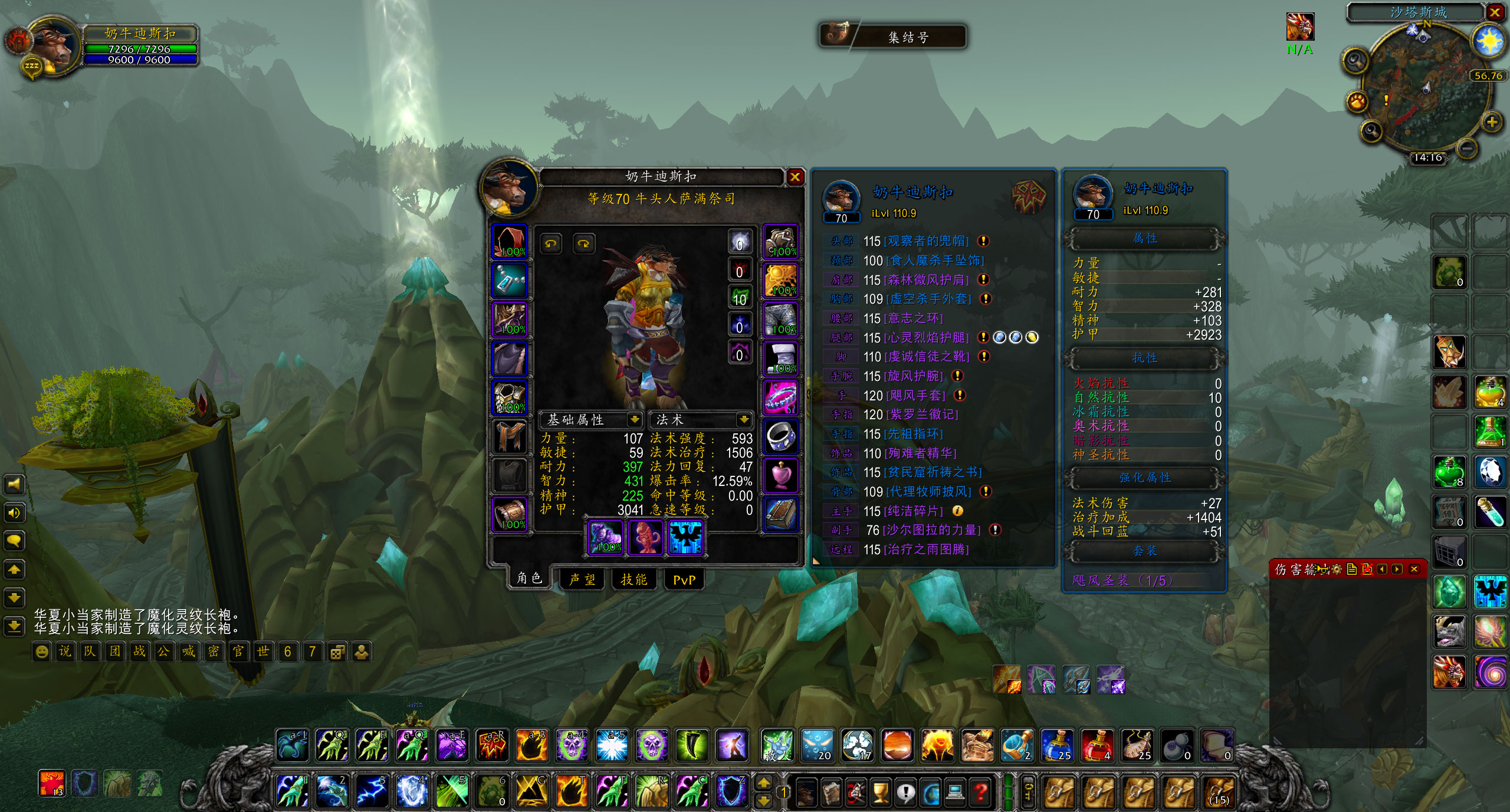Image resolution: width=1510 pixels, height=812 pixels.
Task: Click the sun day-night indicator on minimap
Action: pyautogui.click(x=1488, y=41)
